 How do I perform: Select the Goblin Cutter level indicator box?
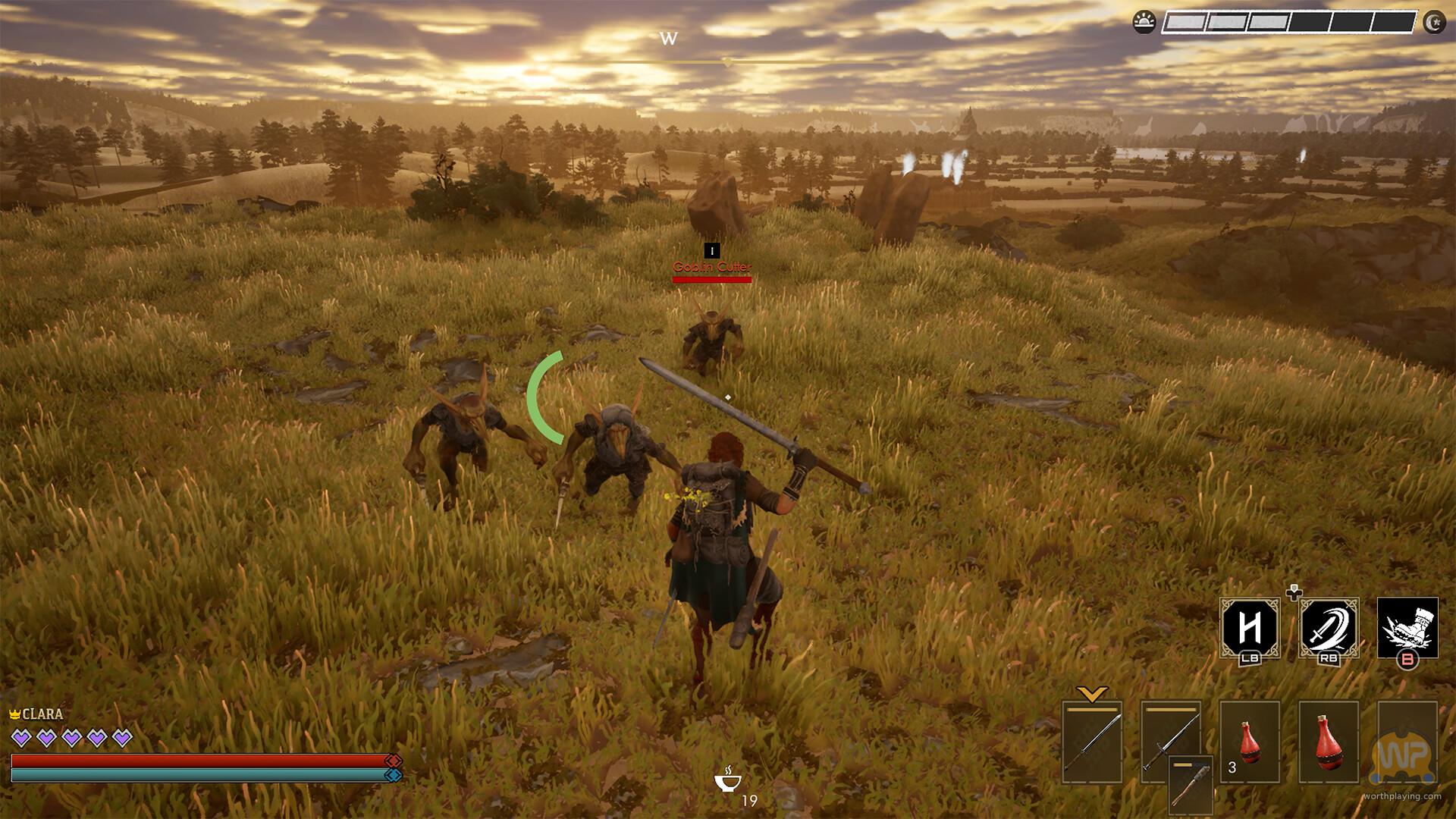[x=711, y=249]
